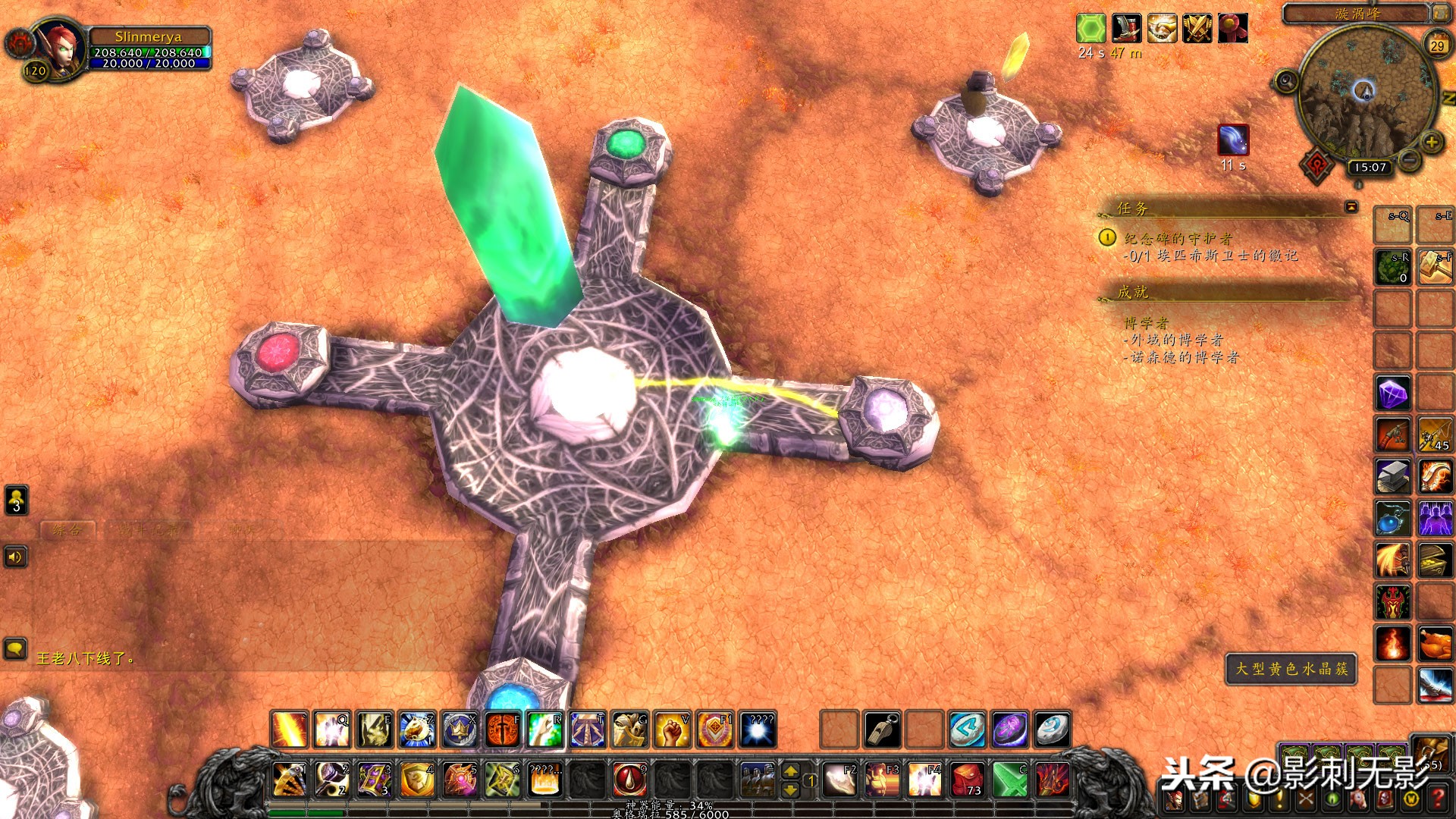The height and width of the screenshot is (819, 1456).
Task: Open minimap tracking magnifier button
Action: point(1286,80)
